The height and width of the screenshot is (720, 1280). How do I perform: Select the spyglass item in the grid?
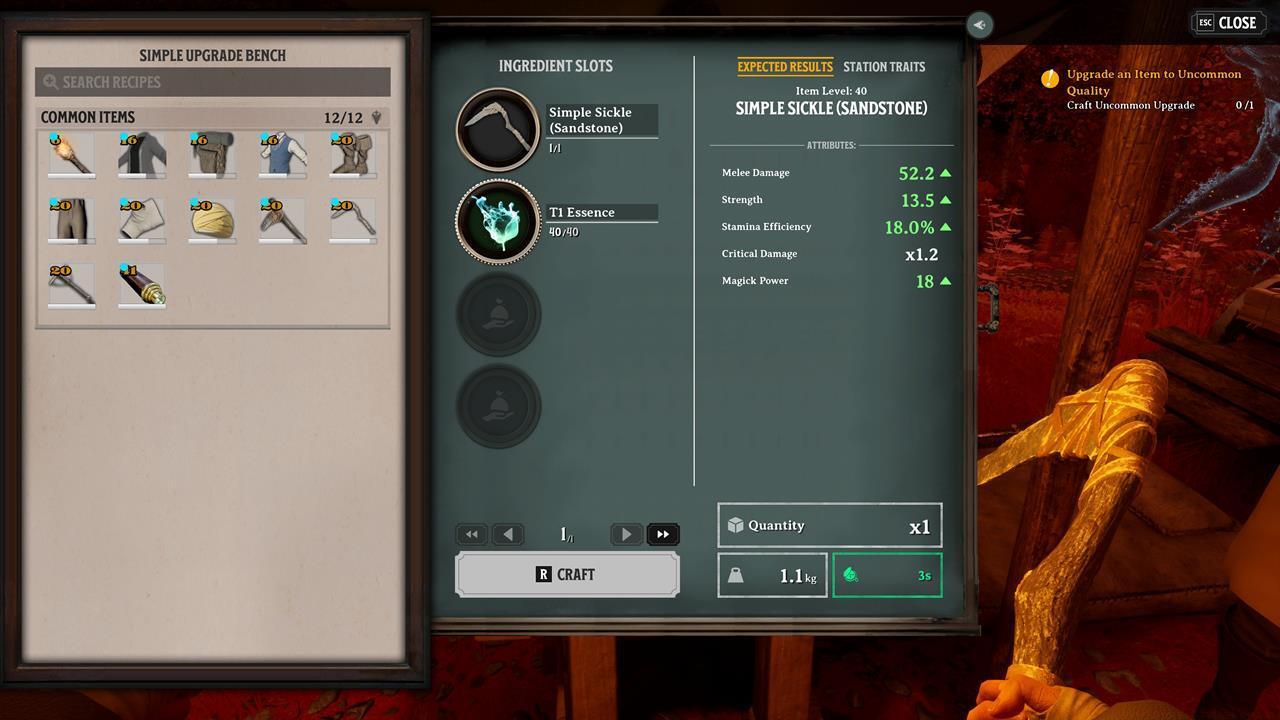tap(141, 285)
